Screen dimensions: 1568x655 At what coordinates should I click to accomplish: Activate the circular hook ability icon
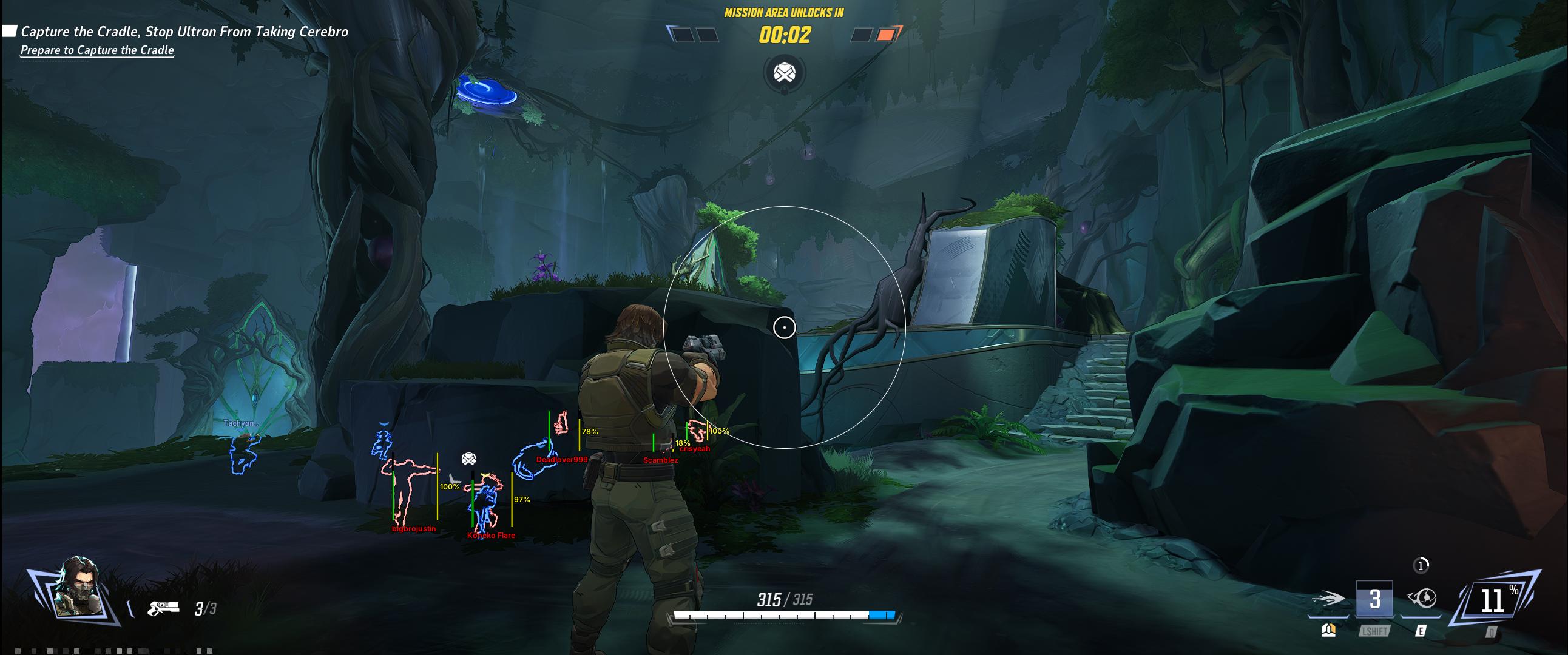[x=1422, y=599]
